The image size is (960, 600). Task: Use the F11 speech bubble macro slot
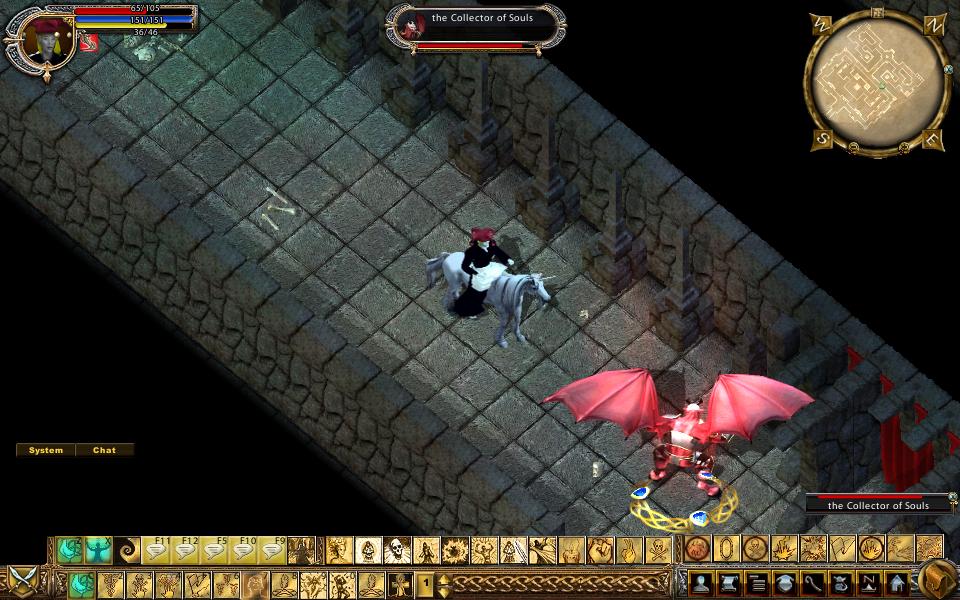coord(158,550)
